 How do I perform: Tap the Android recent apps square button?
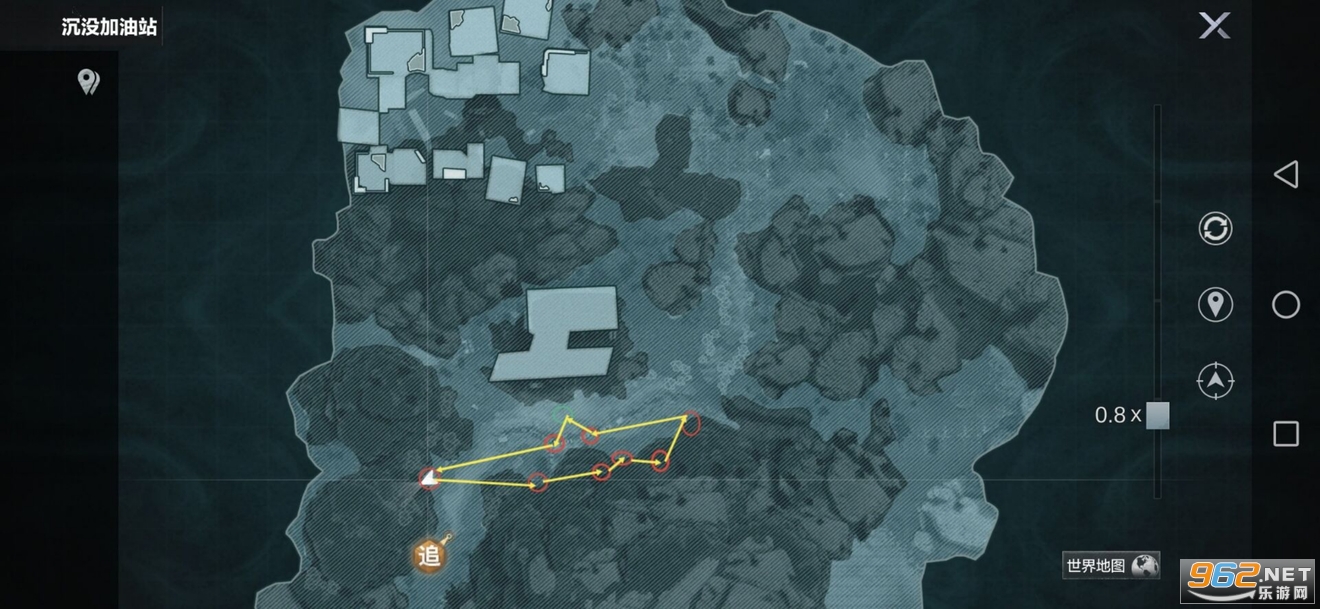tap(1285, 433)
